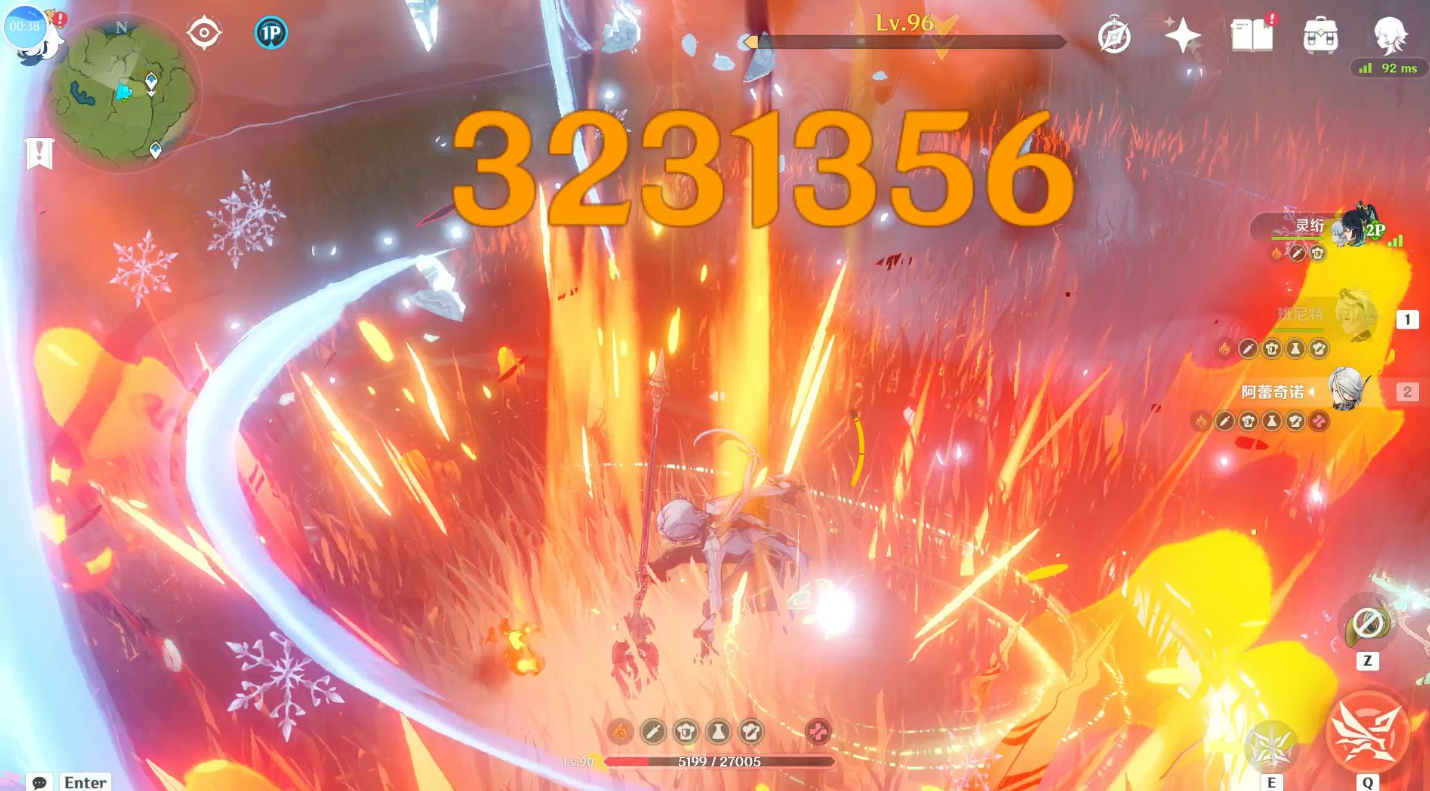Screen dimensions: 1430x791
Task: Click the exclamation bookmark icon below minimap
Action: click(x=39, y=154)
